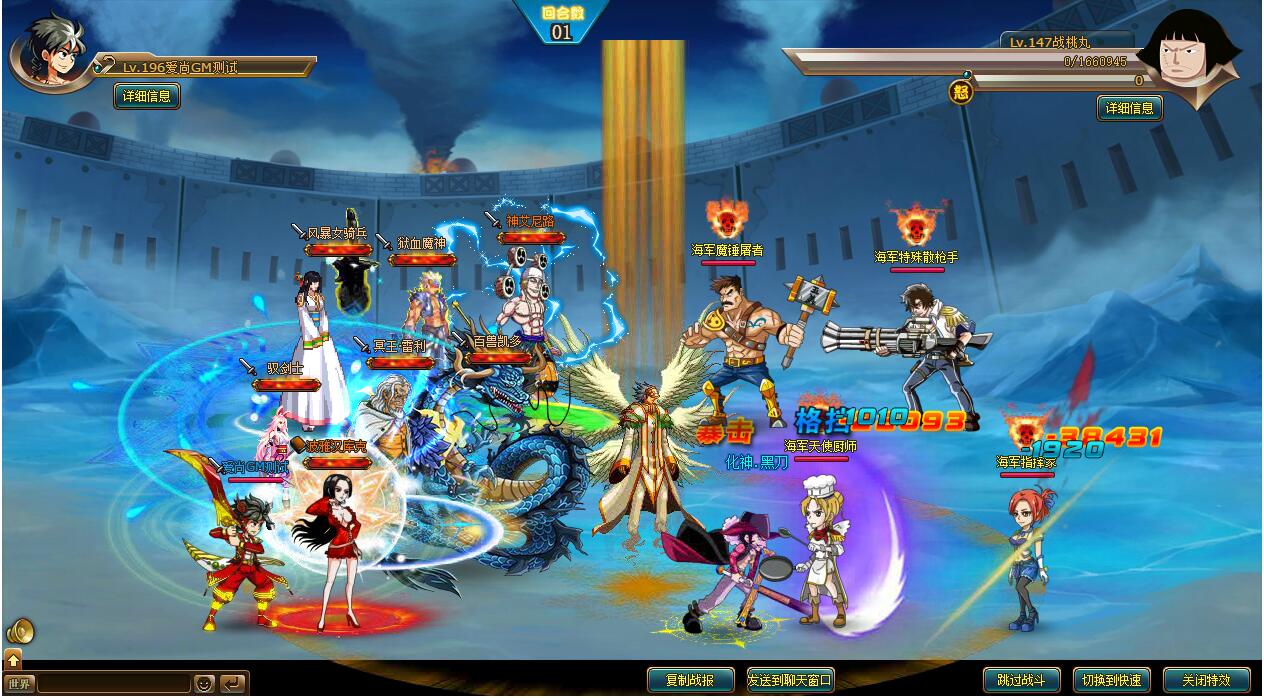Open the 世界 chat channel selector
This screenshot has width=1264, height=698.
20,684
